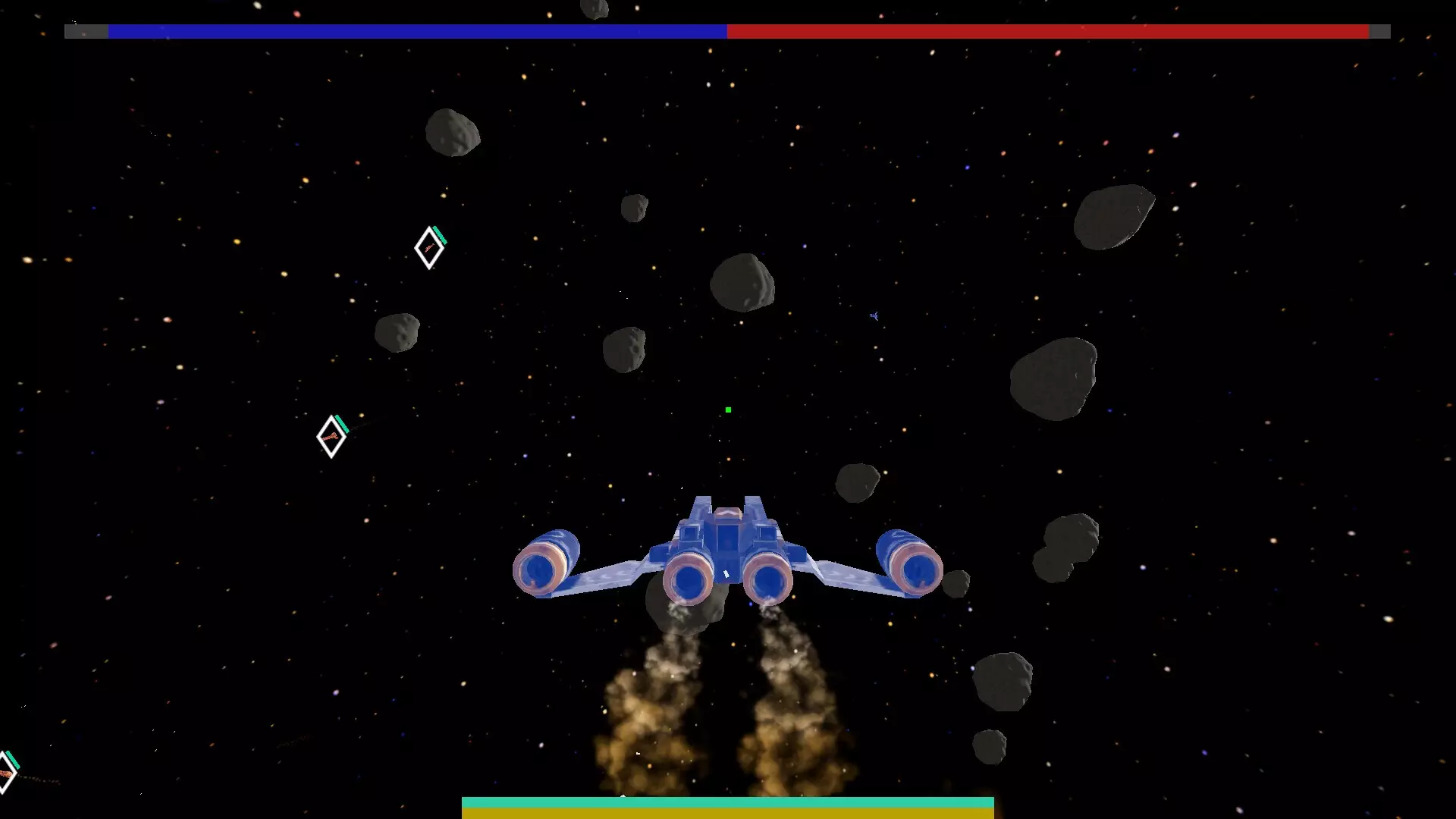Viewport: 1456px width, 819px height.
Task: Click the teal boost bar at the bottom
Action: click(728, 802)
